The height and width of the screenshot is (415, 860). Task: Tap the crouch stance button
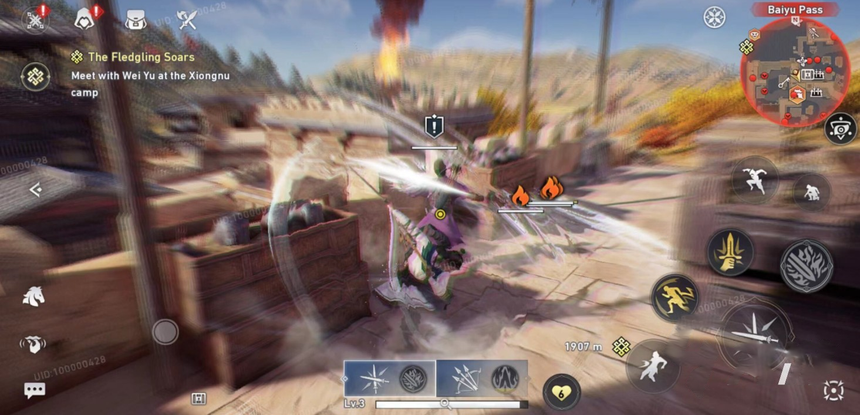pyautogui.click(x=811, y=191)
